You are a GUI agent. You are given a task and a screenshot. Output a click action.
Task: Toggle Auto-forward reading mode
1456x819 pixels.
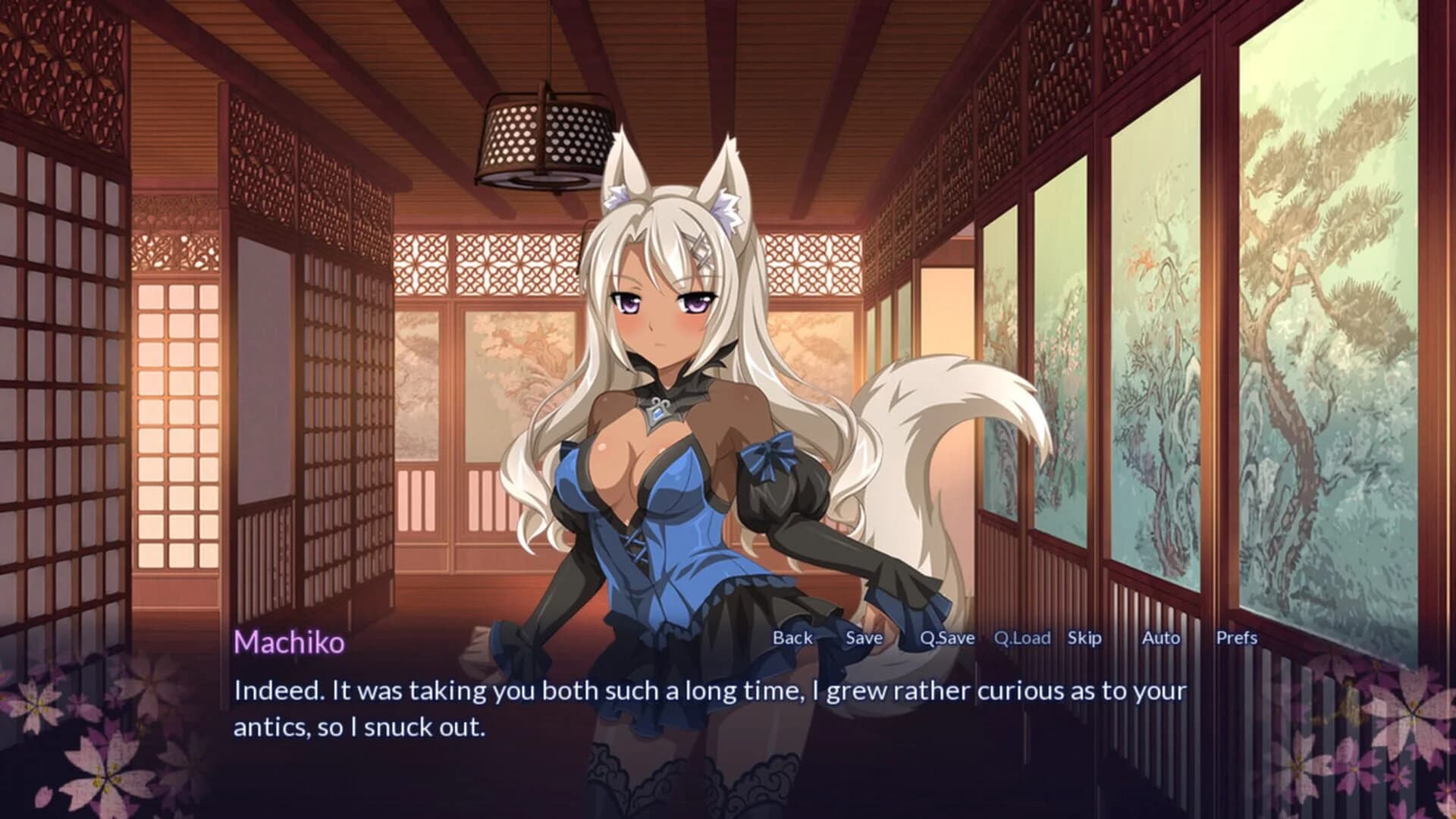point(1159,638)
